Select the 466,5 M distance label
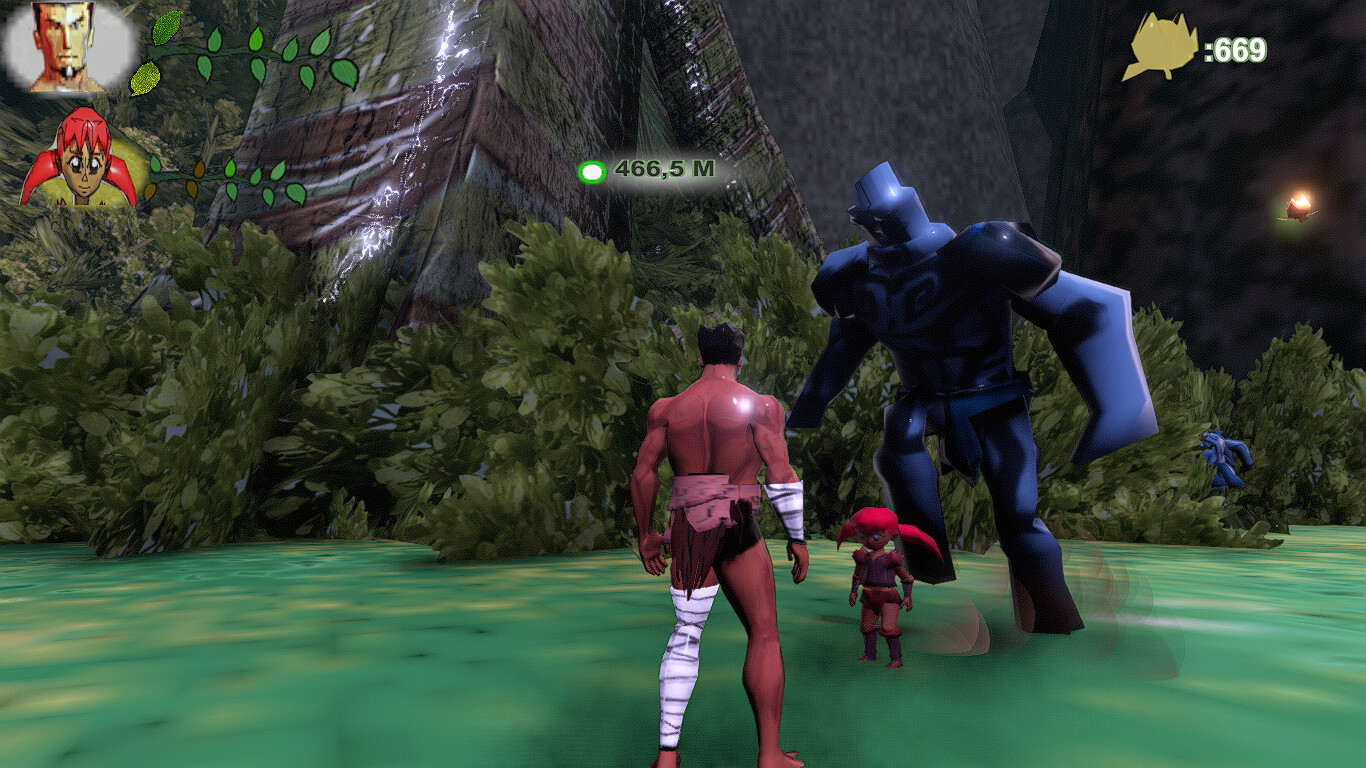 click(663, 170)
